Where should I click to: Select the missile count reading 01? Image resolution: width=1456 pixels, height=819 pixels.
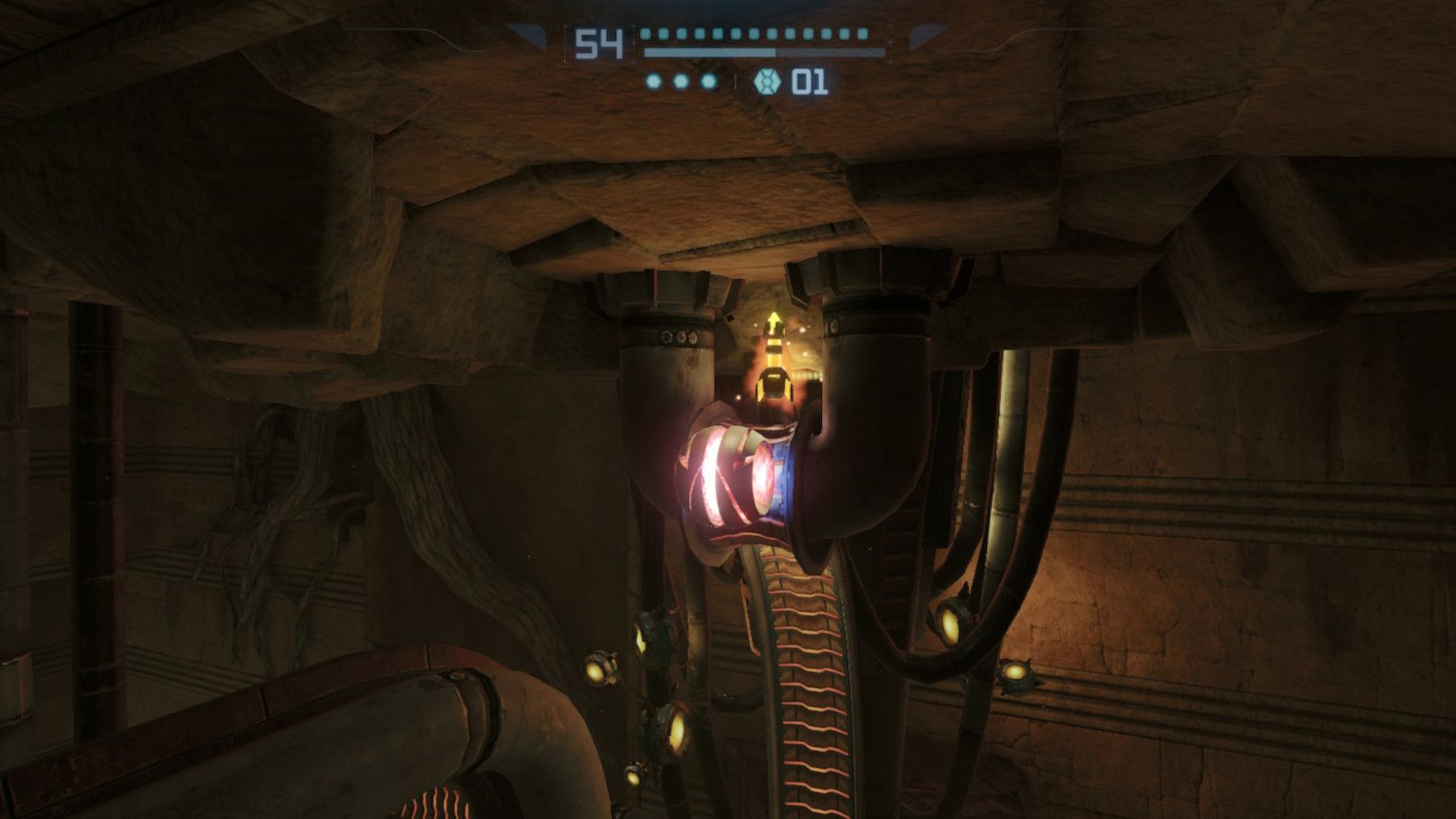[x=809, y=82]
